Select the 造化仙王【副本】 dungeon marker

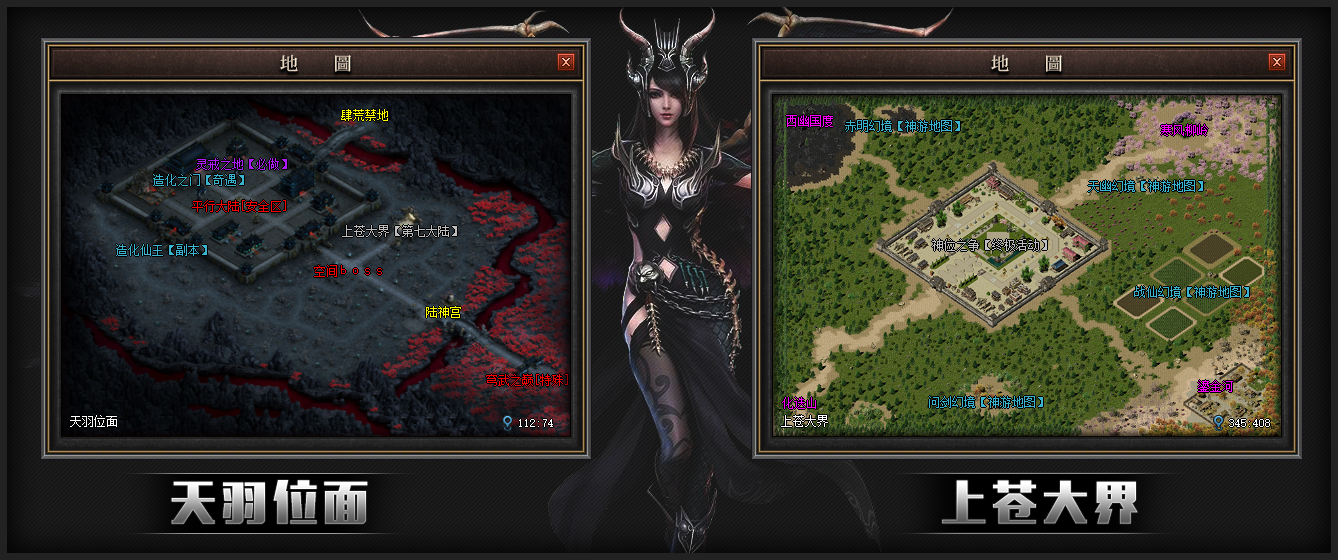click(162, 251)
